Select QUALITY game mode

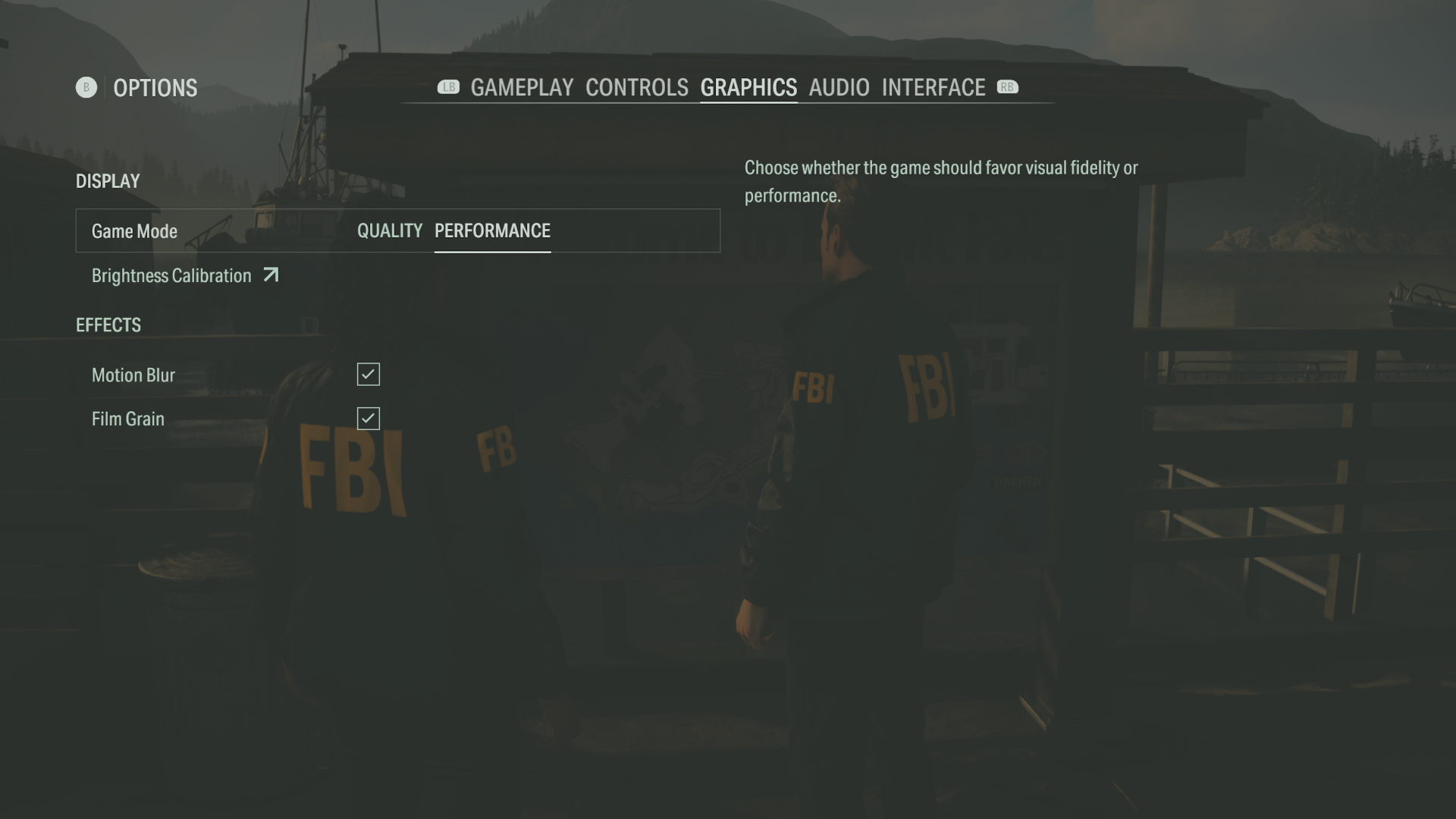coord(390,231)
